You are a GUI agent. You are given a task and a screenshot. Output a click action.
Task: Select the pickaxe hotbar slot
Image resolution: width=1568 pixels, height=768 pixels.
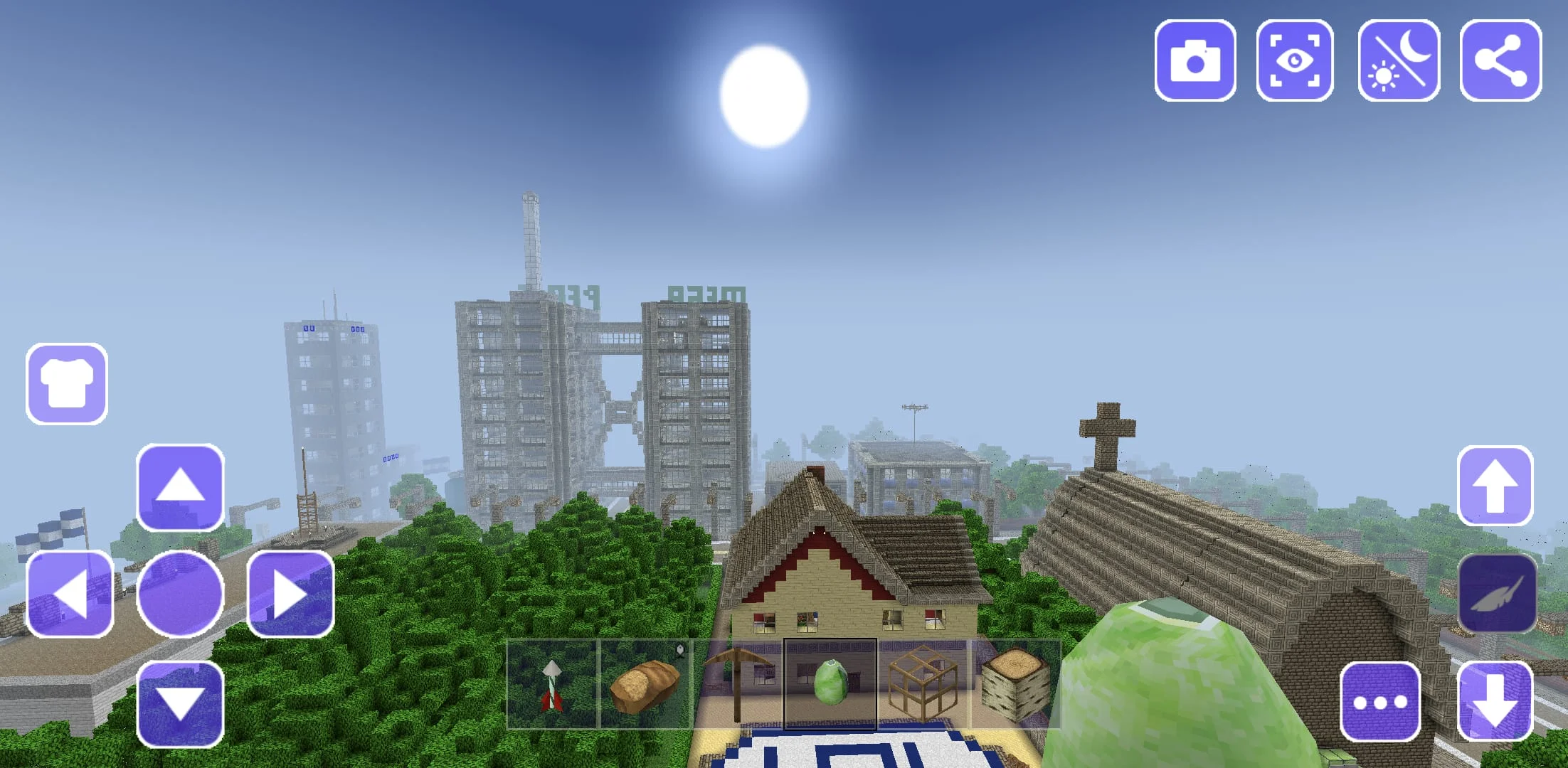(740, 681)
